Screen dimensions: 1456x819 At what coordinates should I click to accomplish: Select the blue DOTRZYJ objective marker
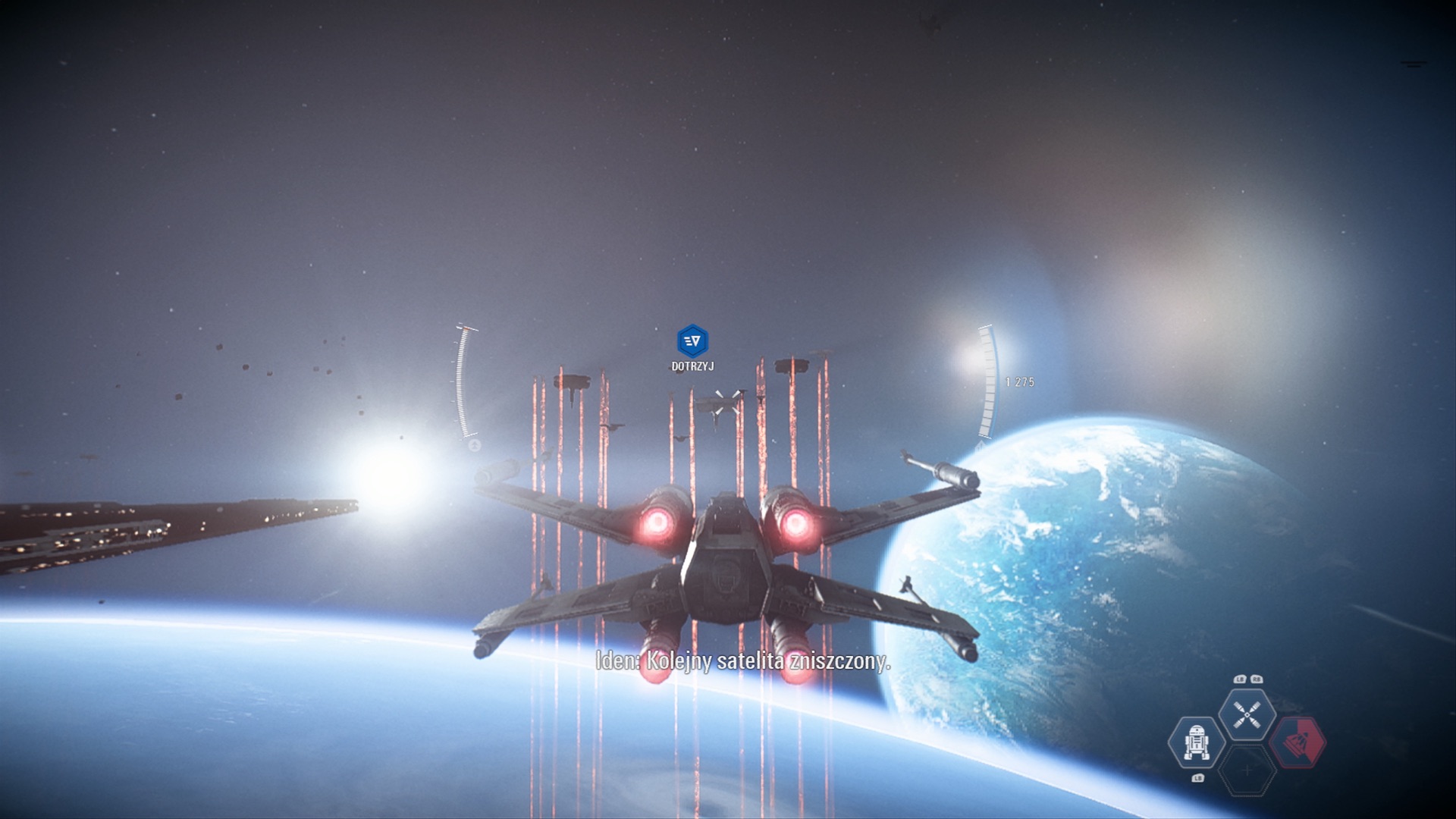pyautogui.click(x=692, y=341)
